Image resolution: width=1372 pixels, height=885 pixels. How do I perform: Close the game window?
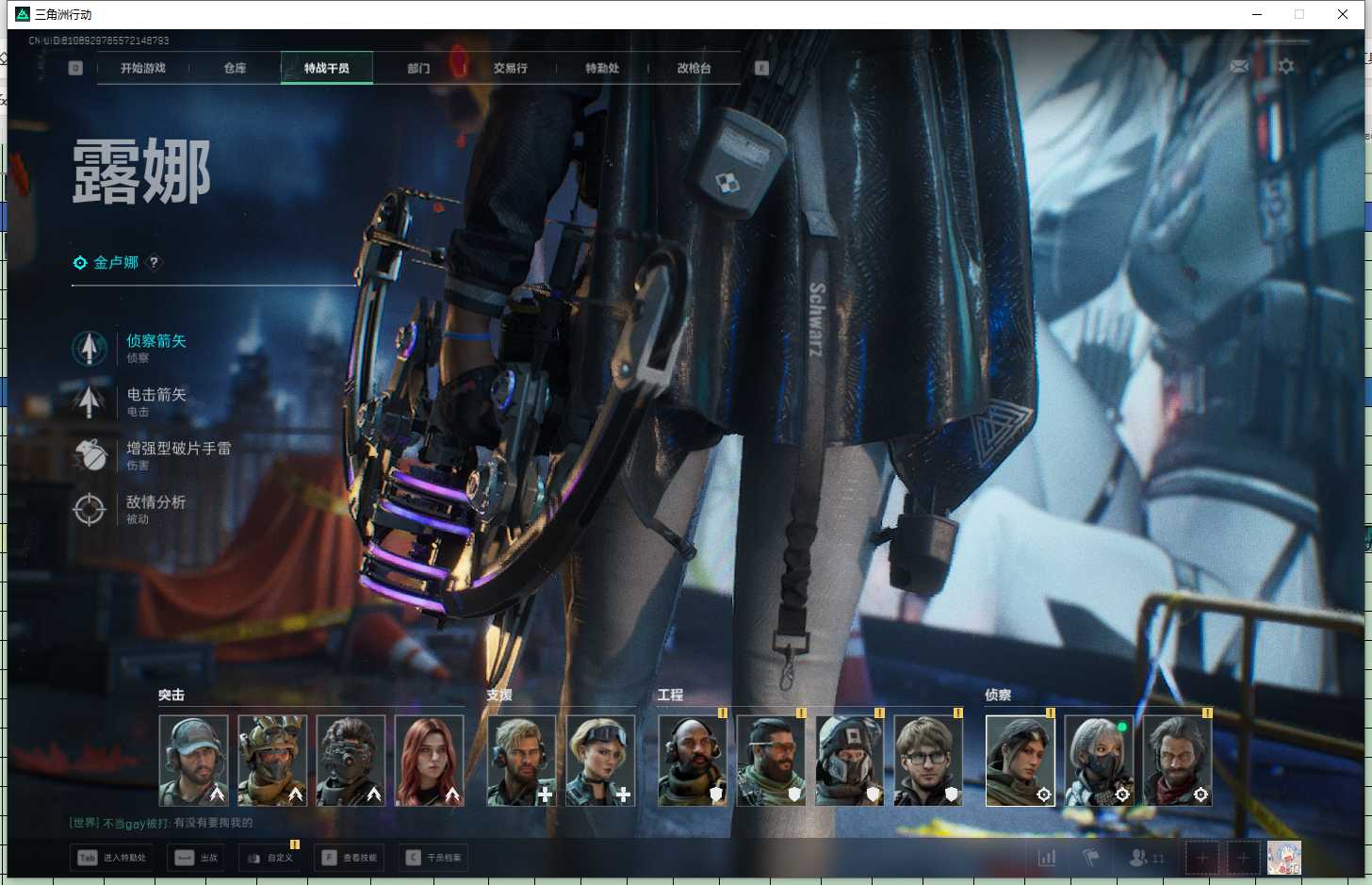(1343, 14)
